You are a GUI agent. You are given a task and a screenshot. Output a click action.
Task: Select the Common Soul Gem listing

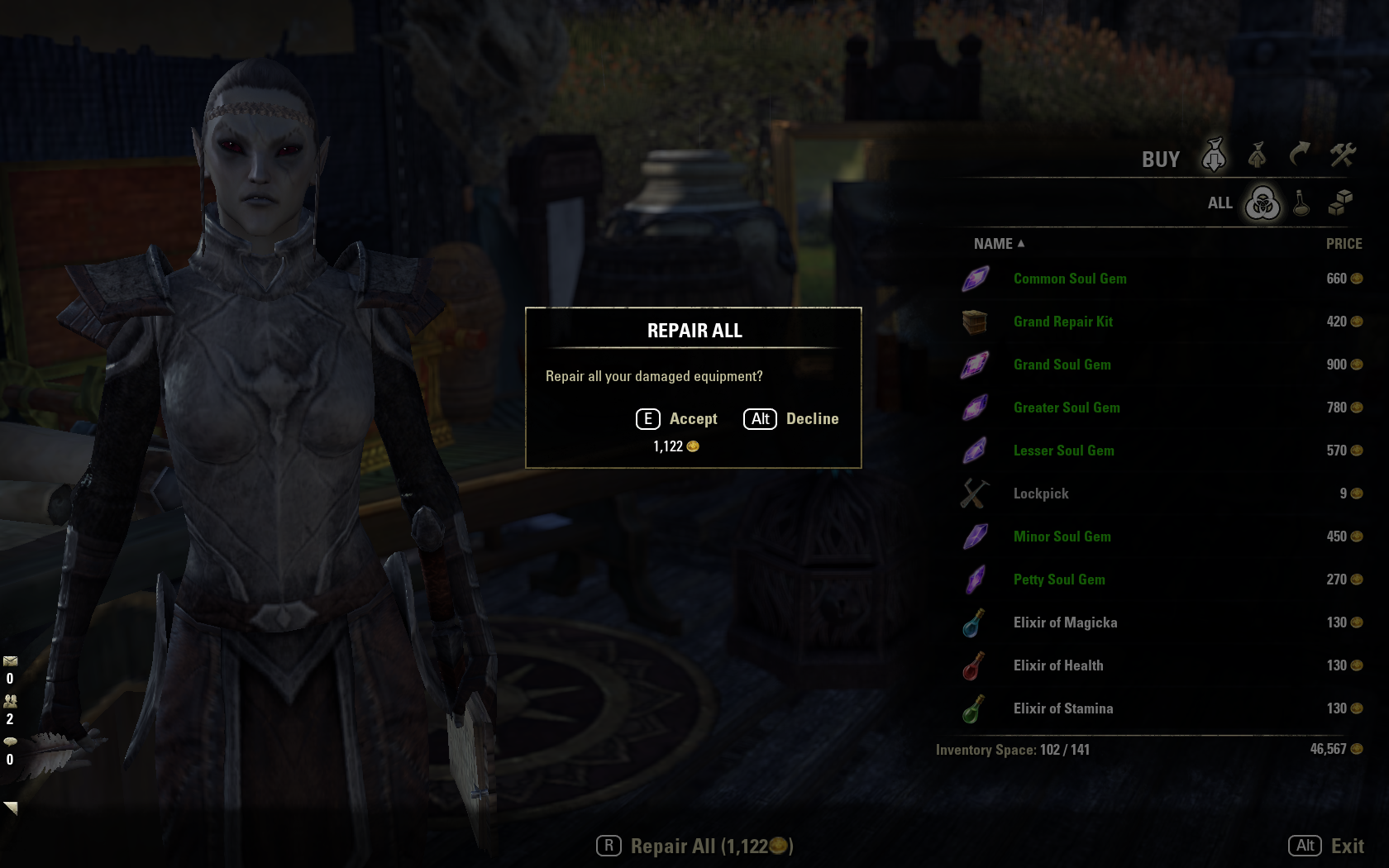coord(1070,279)
